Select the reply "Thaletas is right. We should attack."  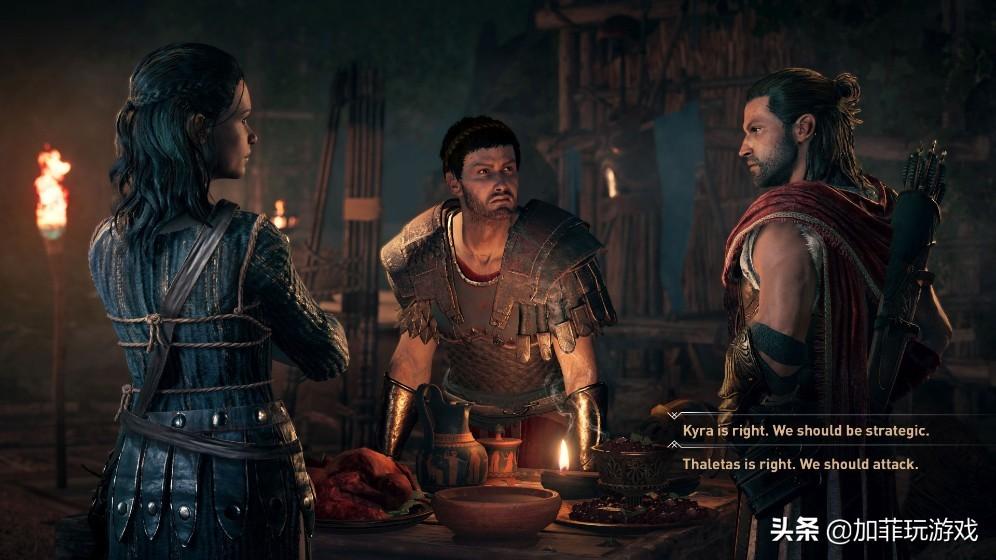800,464
